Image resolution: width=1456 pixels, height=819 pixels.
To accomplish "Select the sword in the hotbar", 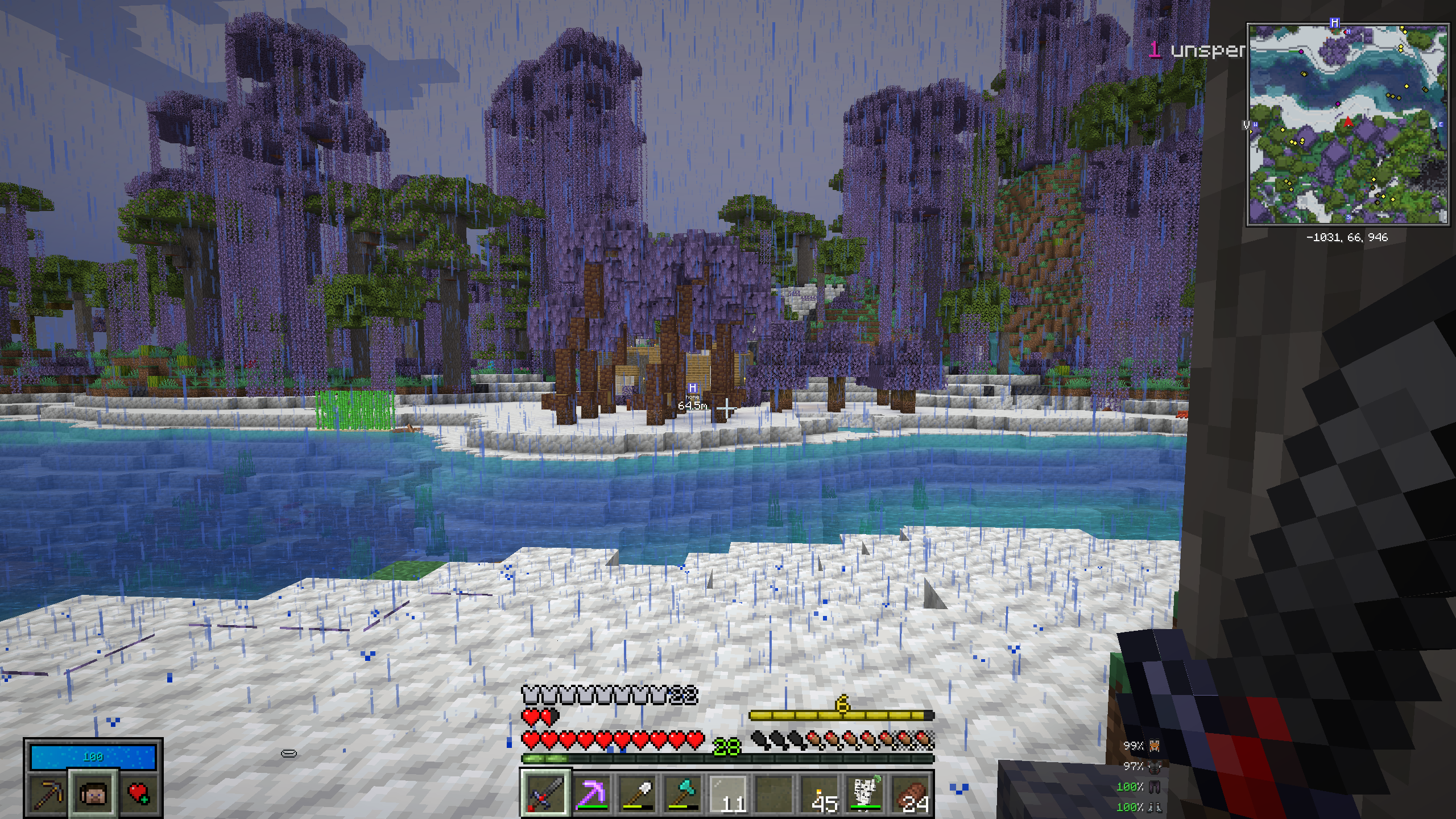I will click(545, 793).
